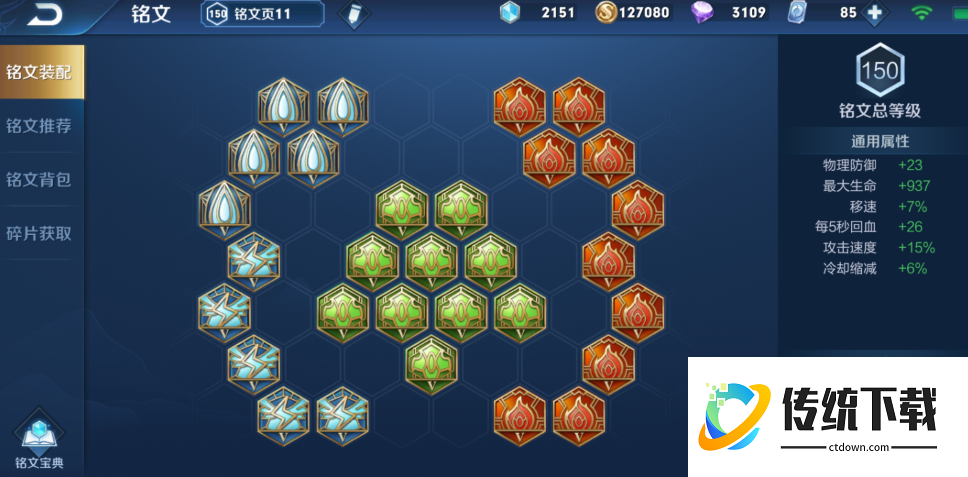
Task: View the level 150 铭文总等级 badge
Action: point(879,72)
